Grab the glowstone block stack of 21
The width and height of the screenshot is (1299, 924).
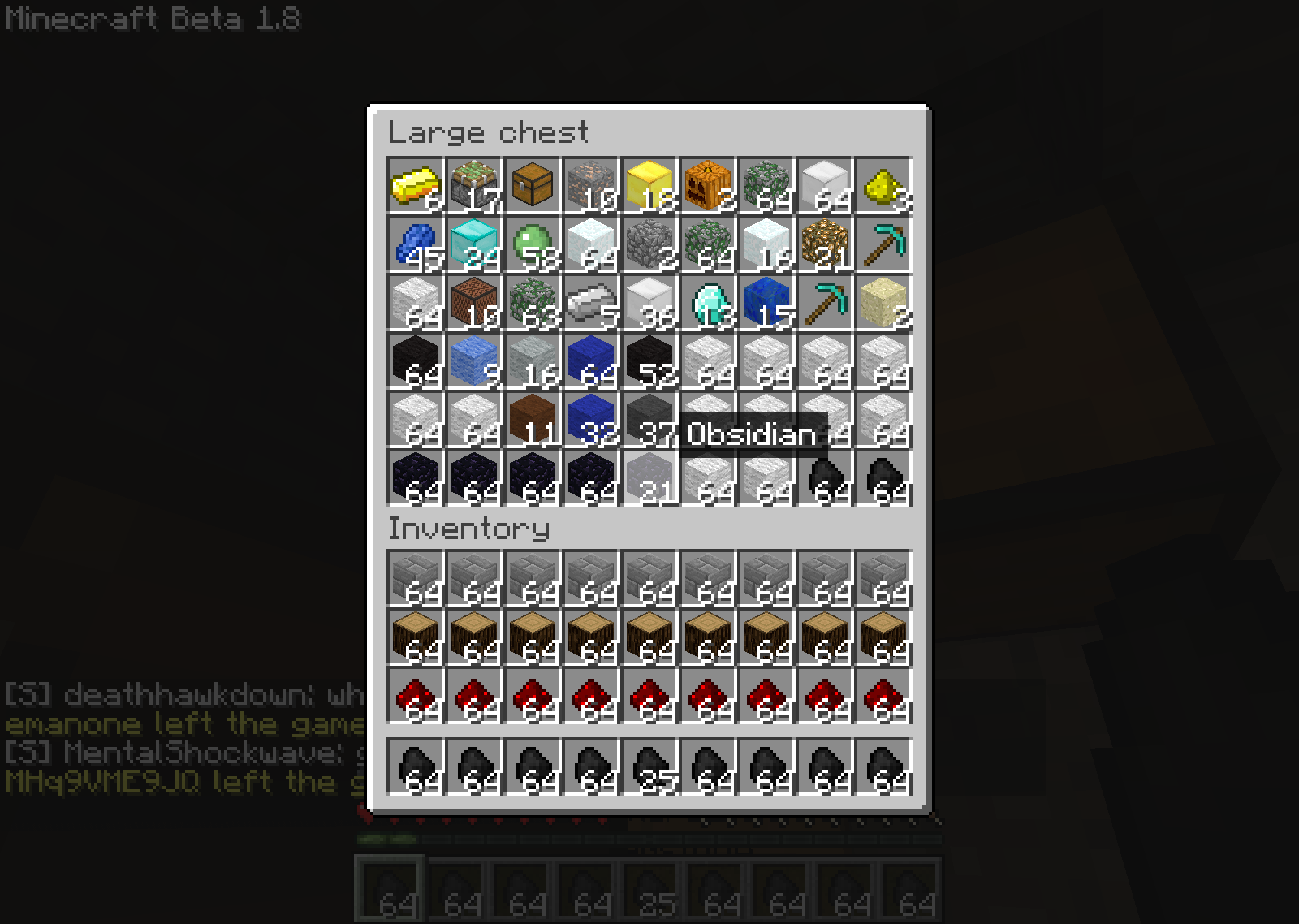click(823, 244)
